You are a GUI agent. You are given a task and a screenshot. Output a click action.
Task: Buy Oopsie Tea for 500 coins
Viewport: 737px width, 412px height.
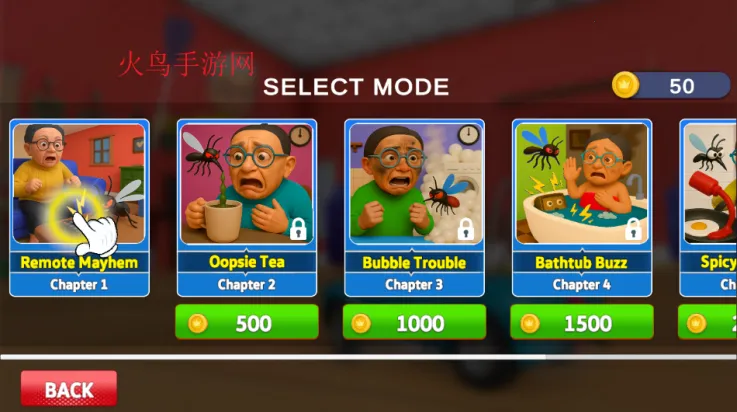click(246, 323)
